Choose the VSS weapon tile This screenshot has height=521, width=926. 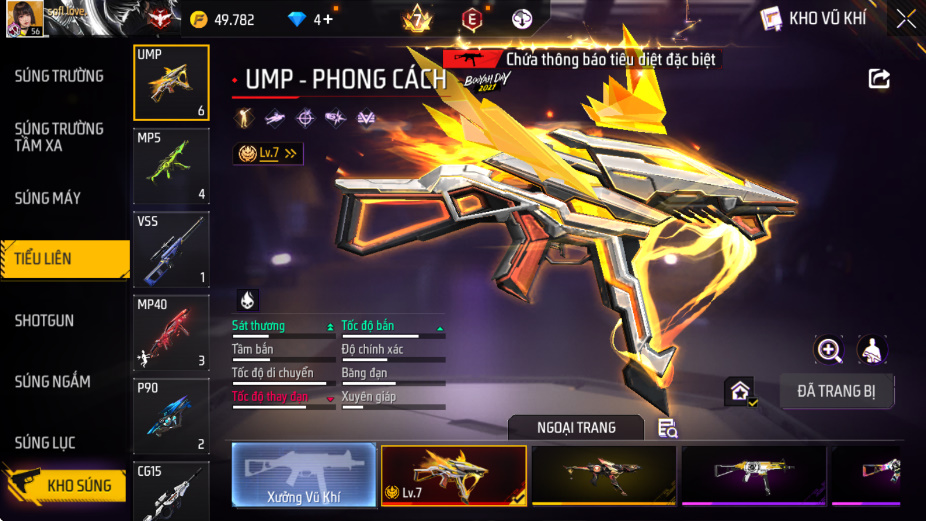(171, 249)
